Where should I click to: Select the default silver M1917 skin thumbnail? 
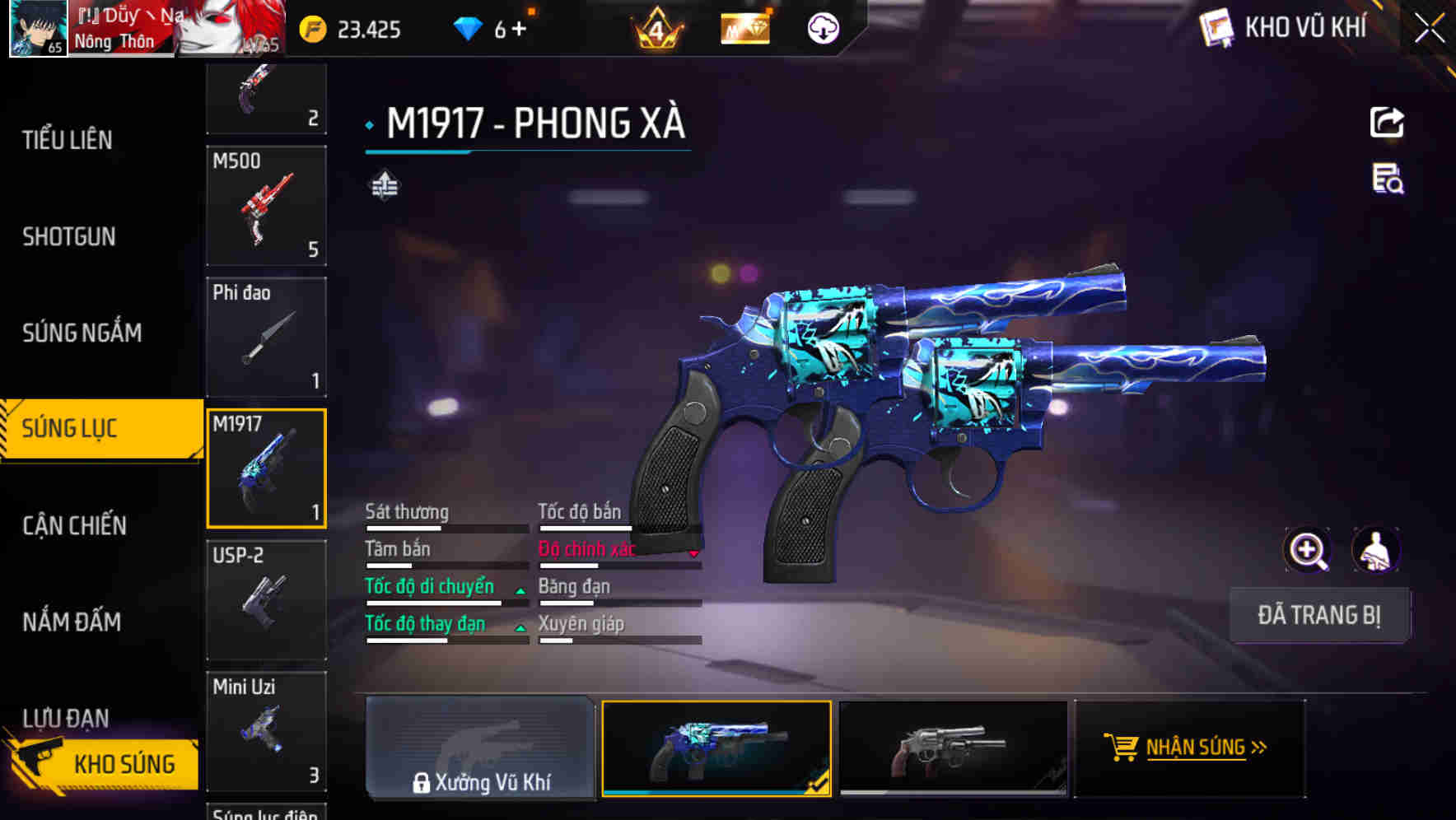click(952, 748)
